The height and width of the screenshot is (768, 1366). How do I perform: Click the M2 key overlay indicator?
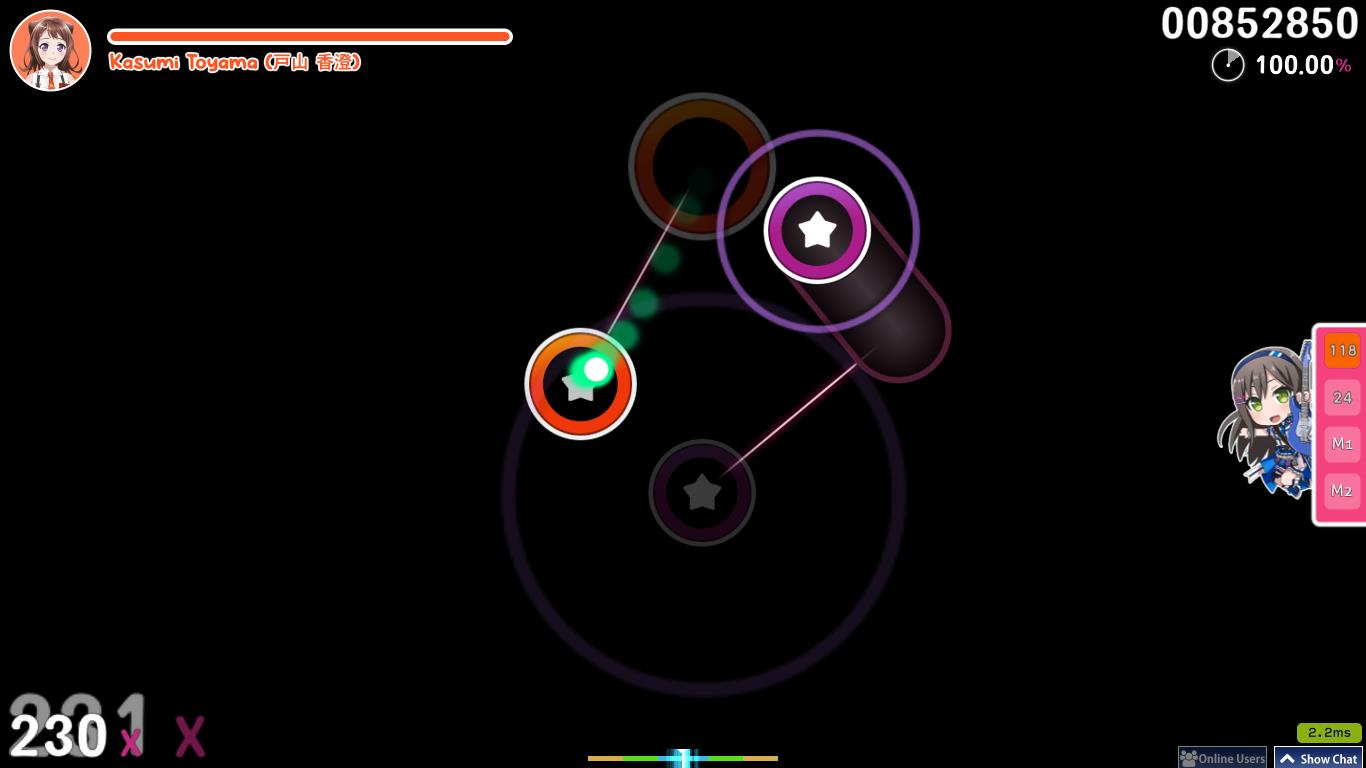[1341, 491]
